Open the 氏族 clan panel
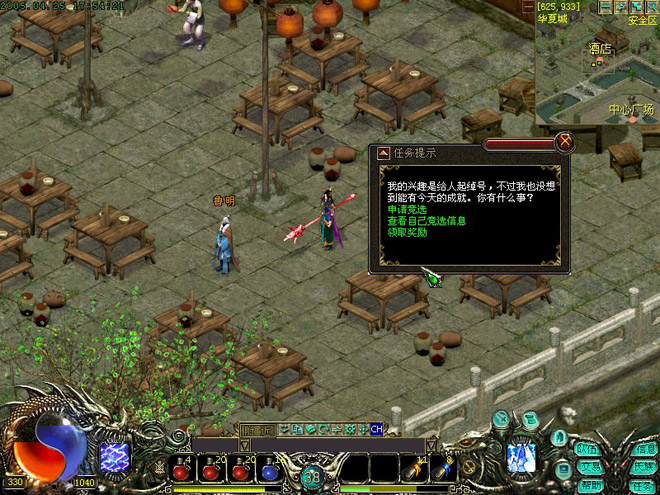Screen dimensions: 660x495 (645, 467)
